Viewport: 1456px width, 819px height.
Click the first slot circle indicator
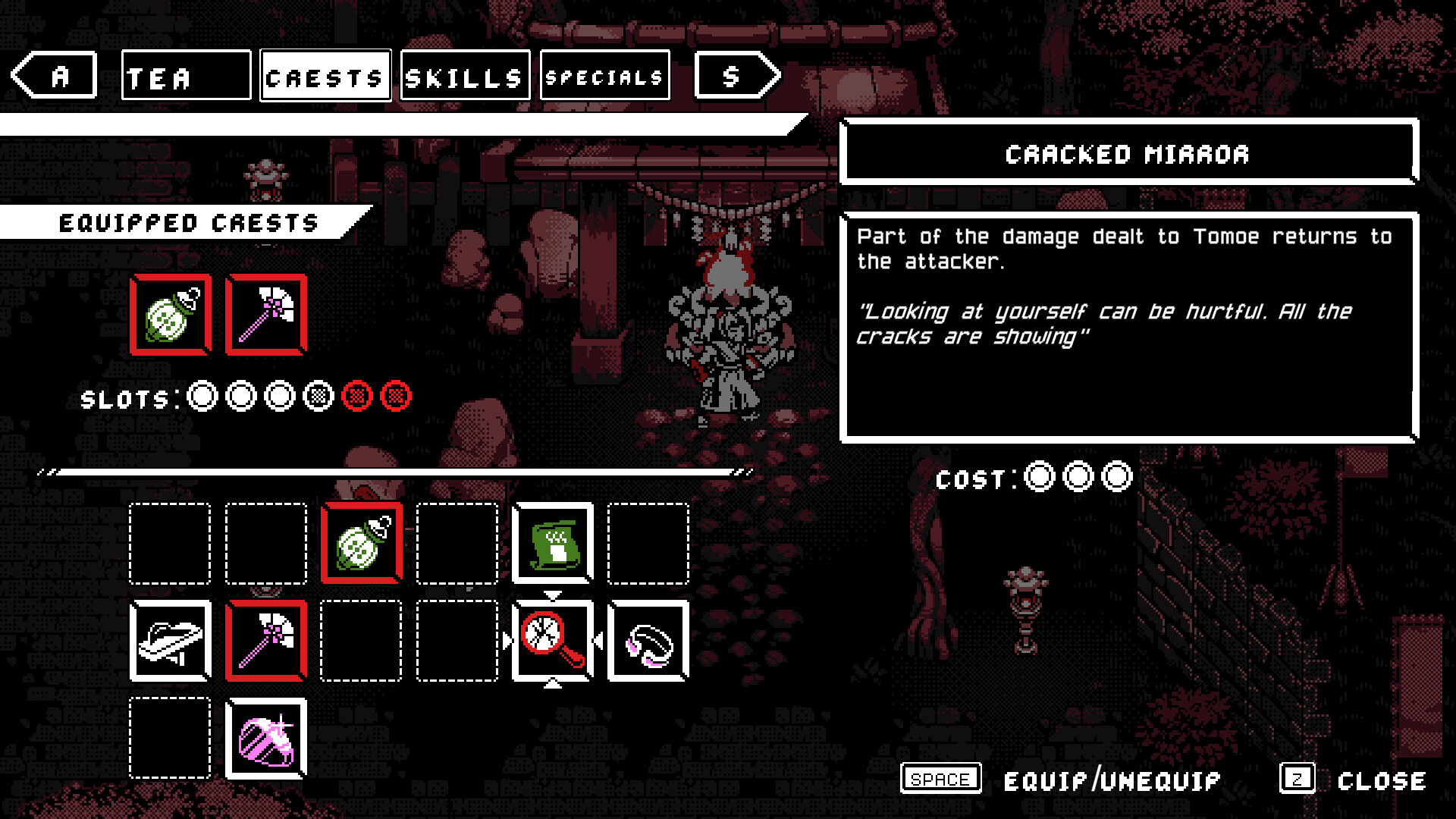point(201,396)
